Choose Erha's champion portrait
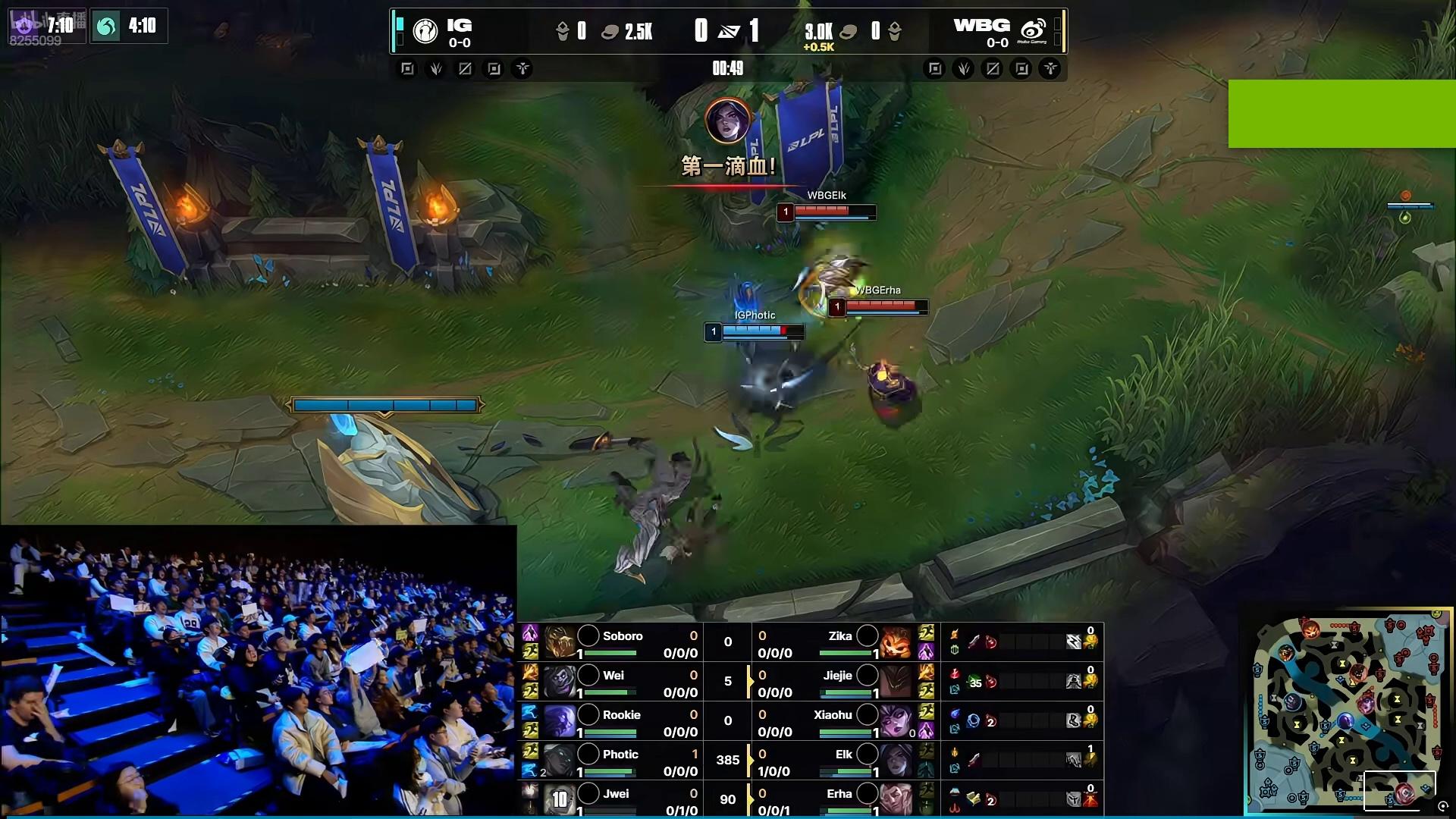 tap(896, 799)
